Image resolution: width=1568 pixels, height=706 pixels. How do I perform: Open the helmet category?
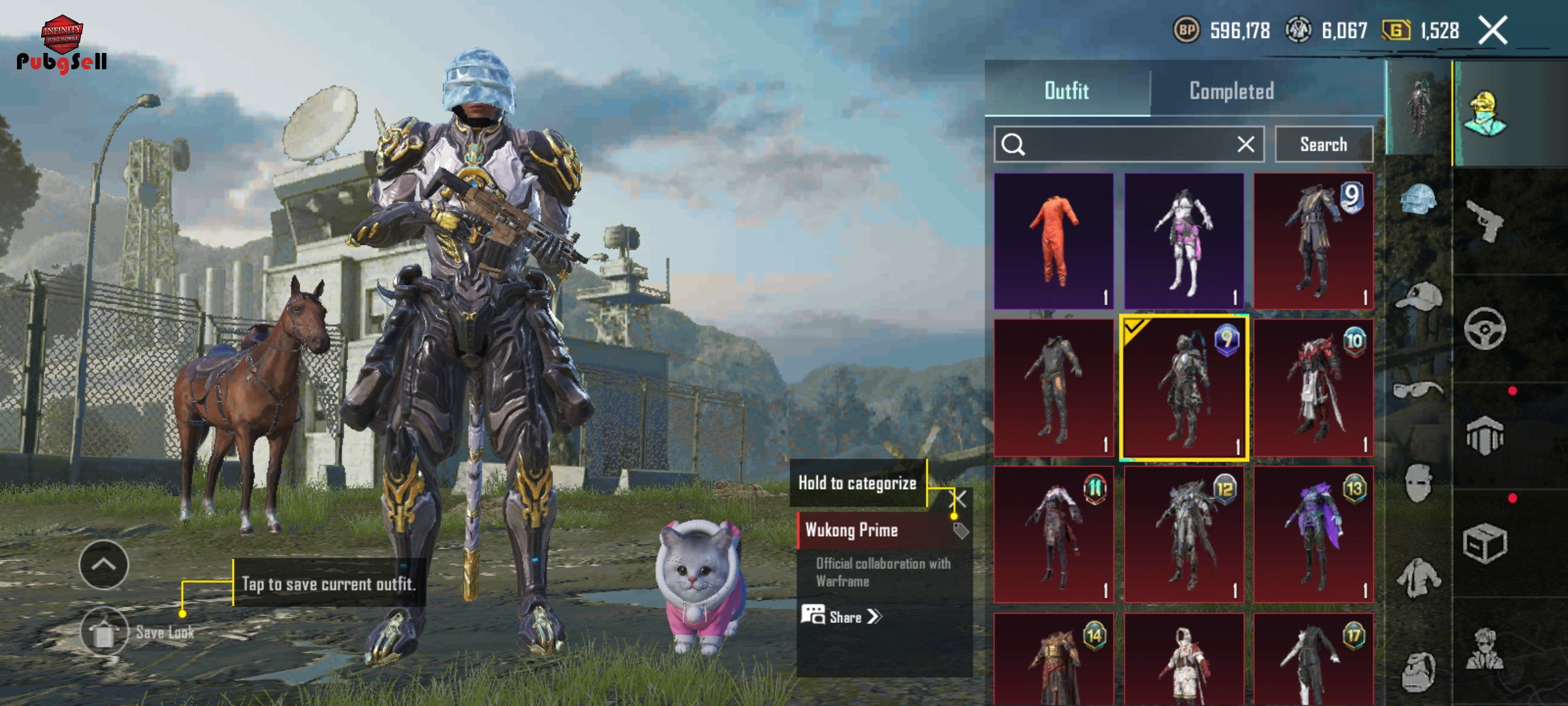tap(1418, 199)
